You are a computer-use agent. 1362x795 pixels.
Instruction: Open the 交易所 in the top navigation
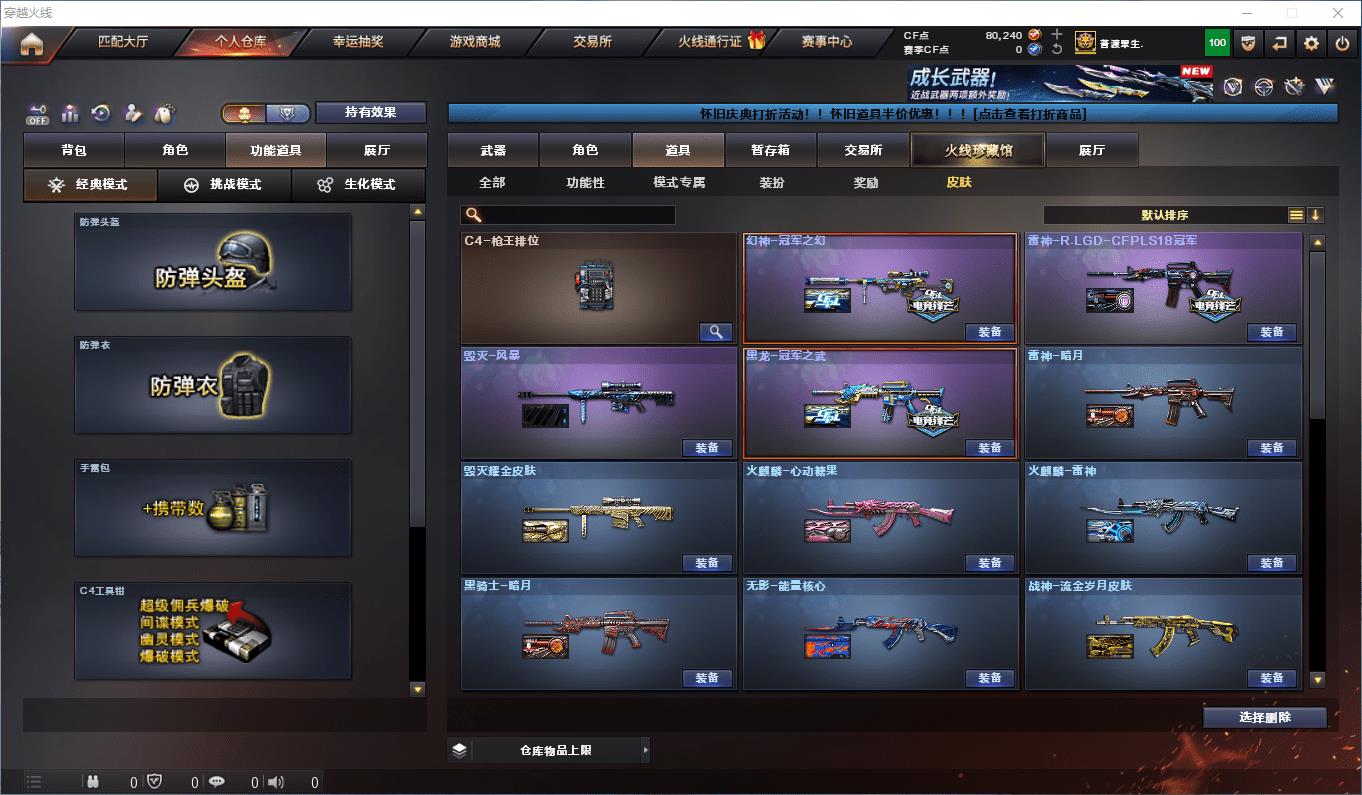point(592,42)
